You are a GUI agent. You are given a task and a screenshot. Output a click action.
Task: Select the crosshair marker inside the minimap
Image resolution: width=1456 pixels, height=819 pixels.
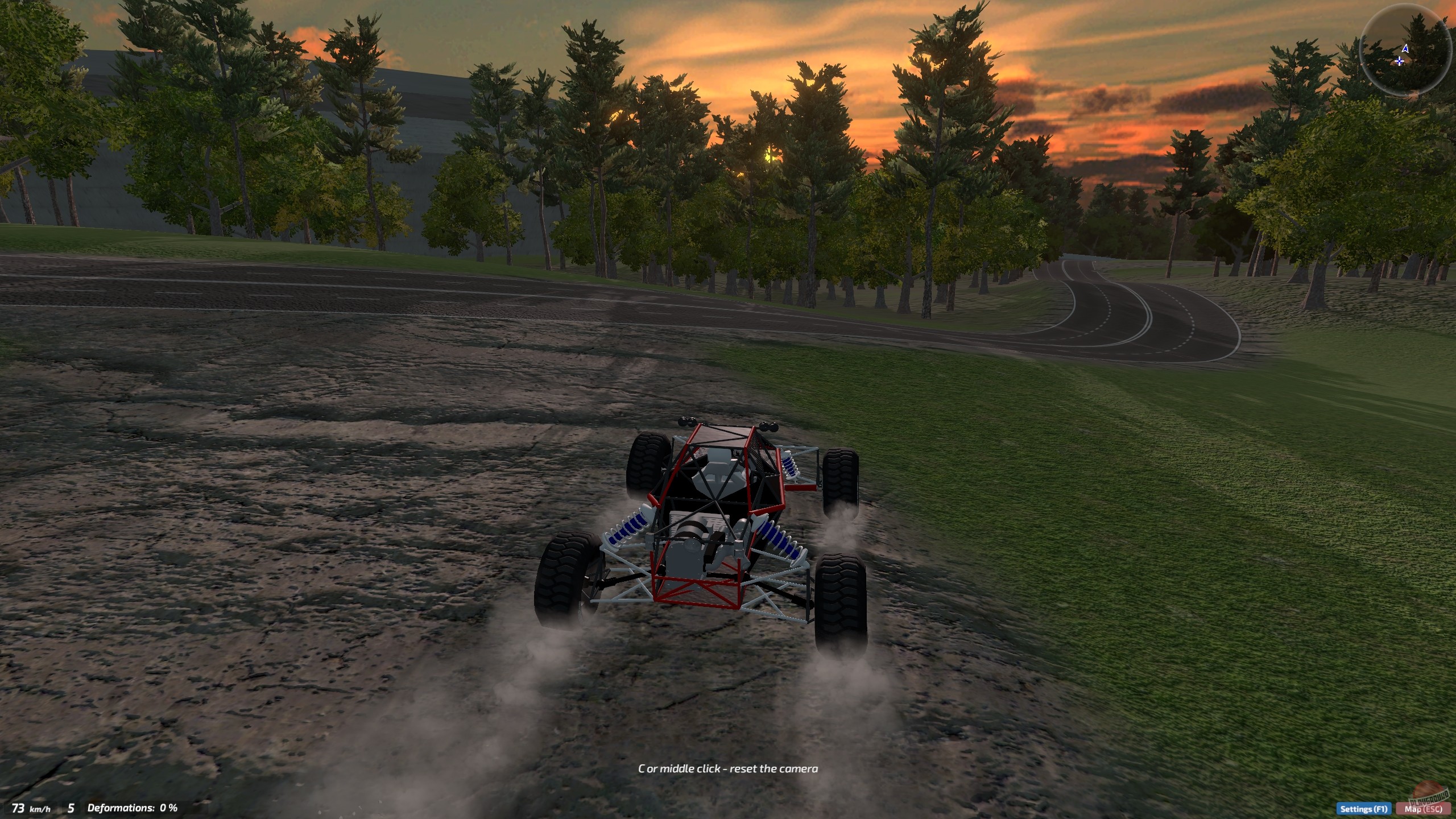tap(1398, 61)
